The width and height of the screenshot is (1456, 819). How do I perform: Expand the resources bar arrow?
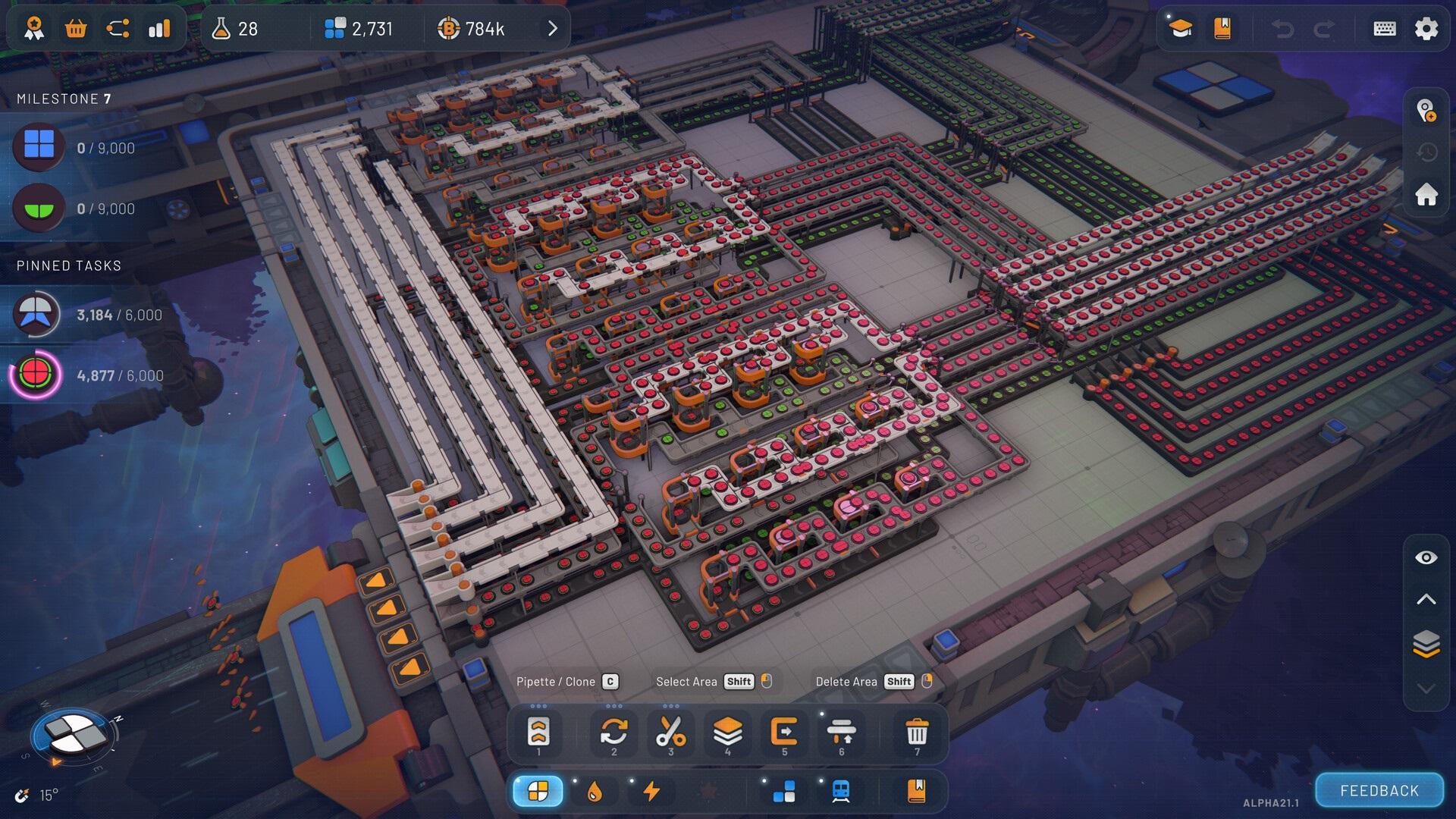553,29
